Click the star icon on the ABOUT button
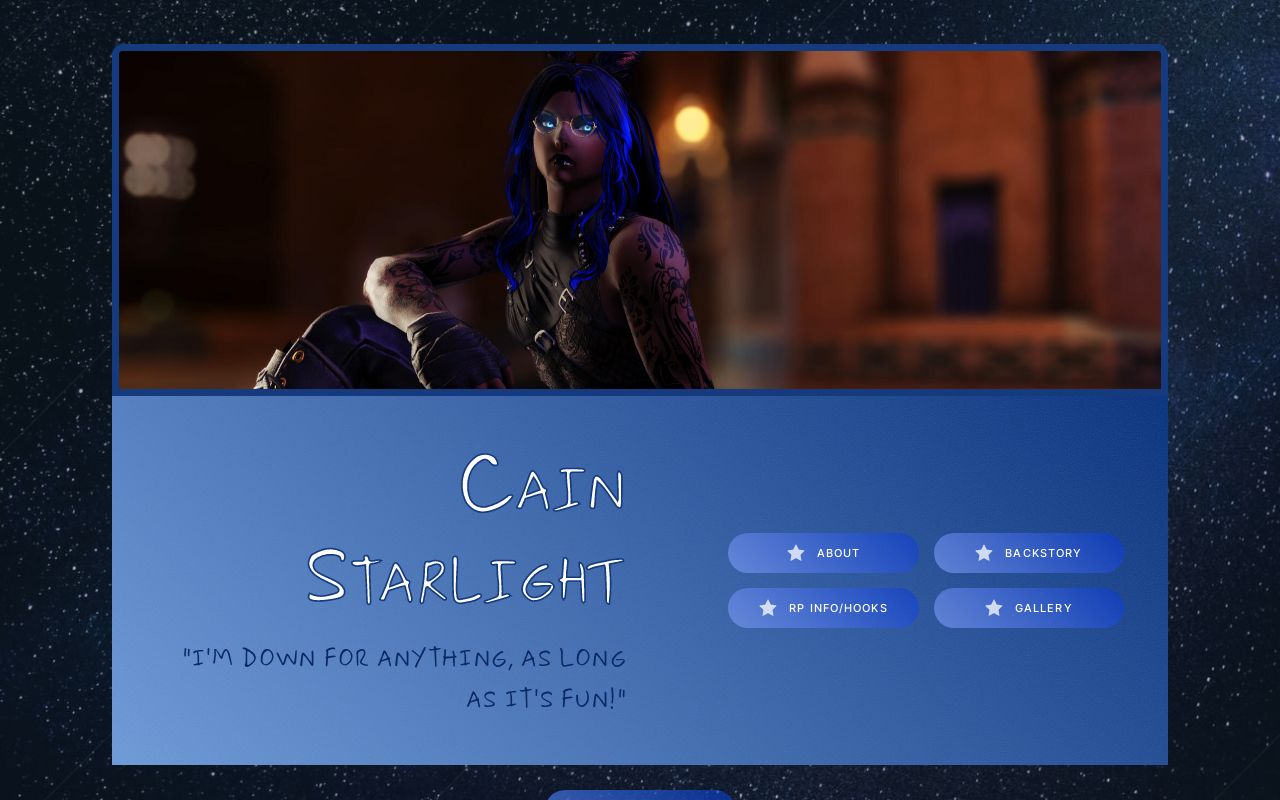Screen dimensions: 1280x800 (x=797, y=552)
